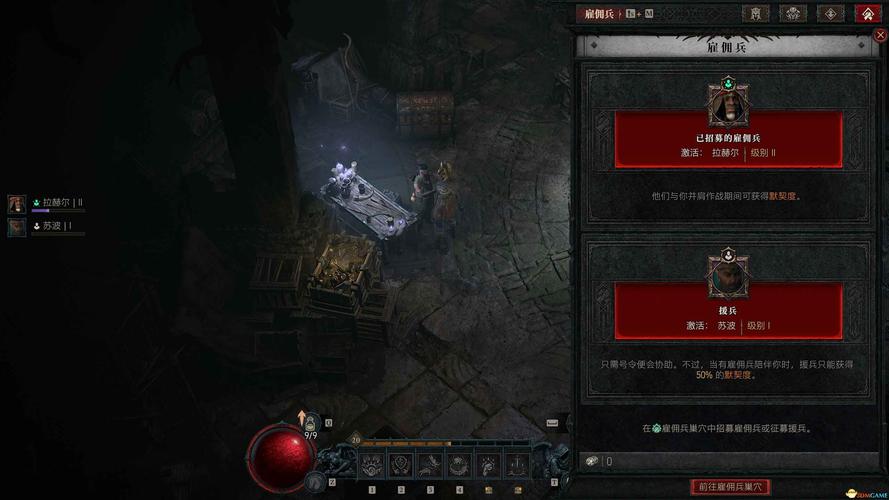Activate the third skill bar ability
889x500 pixels.
pyautogui.click(x=430, y=464)
